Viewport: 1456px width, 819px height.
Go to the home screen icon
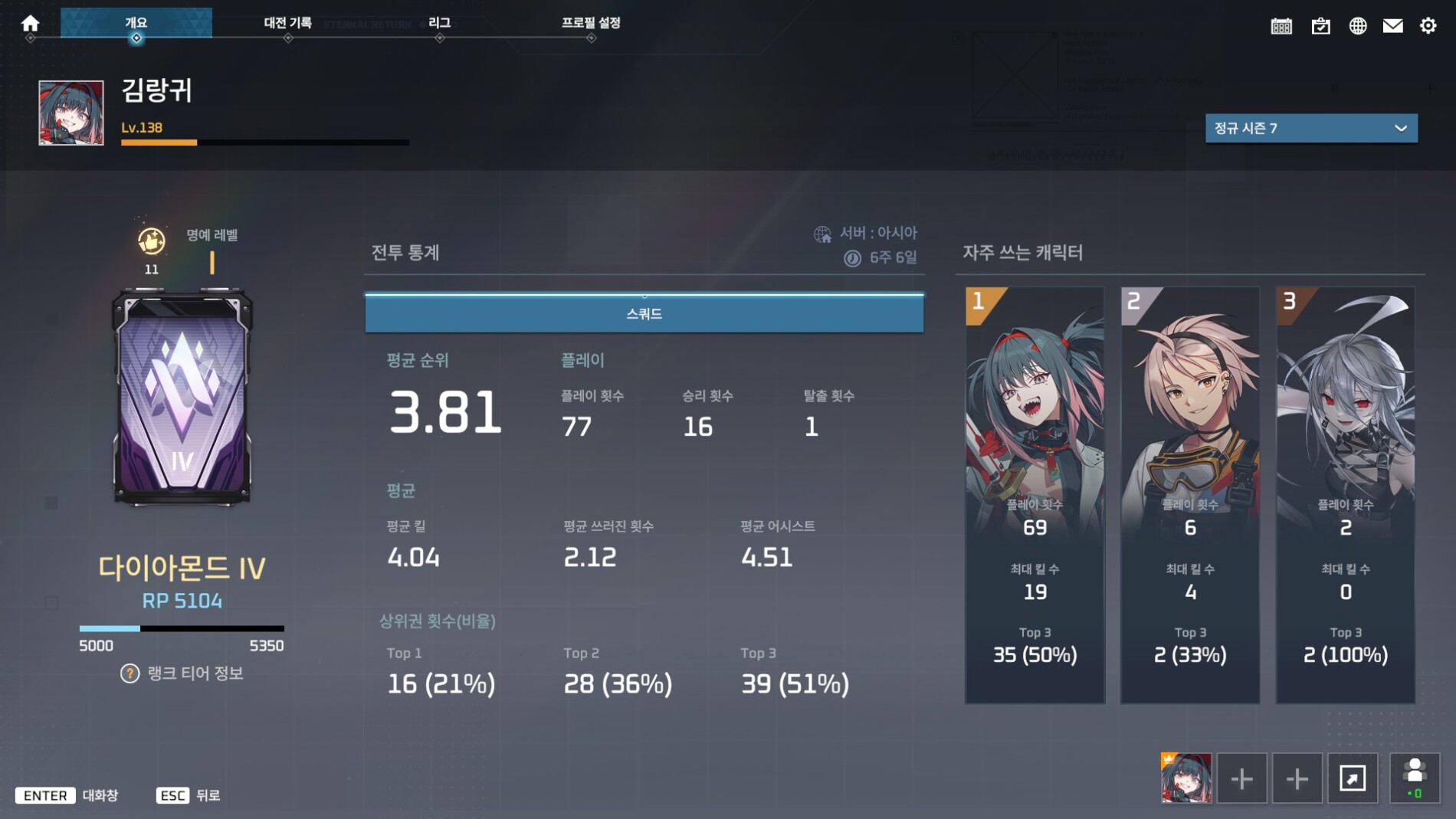30,24
